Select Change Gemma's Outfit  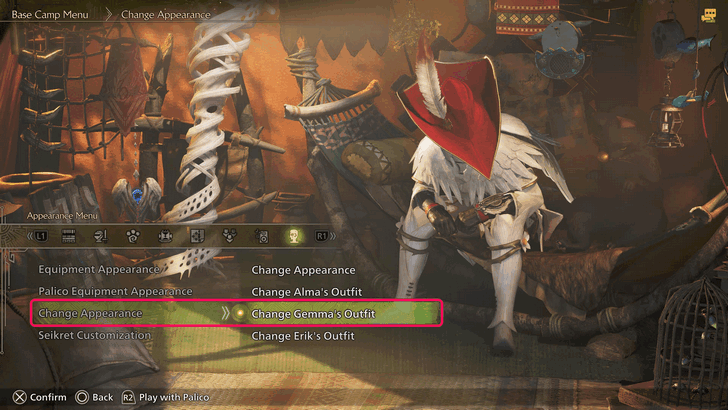click(x=313, y=314)
